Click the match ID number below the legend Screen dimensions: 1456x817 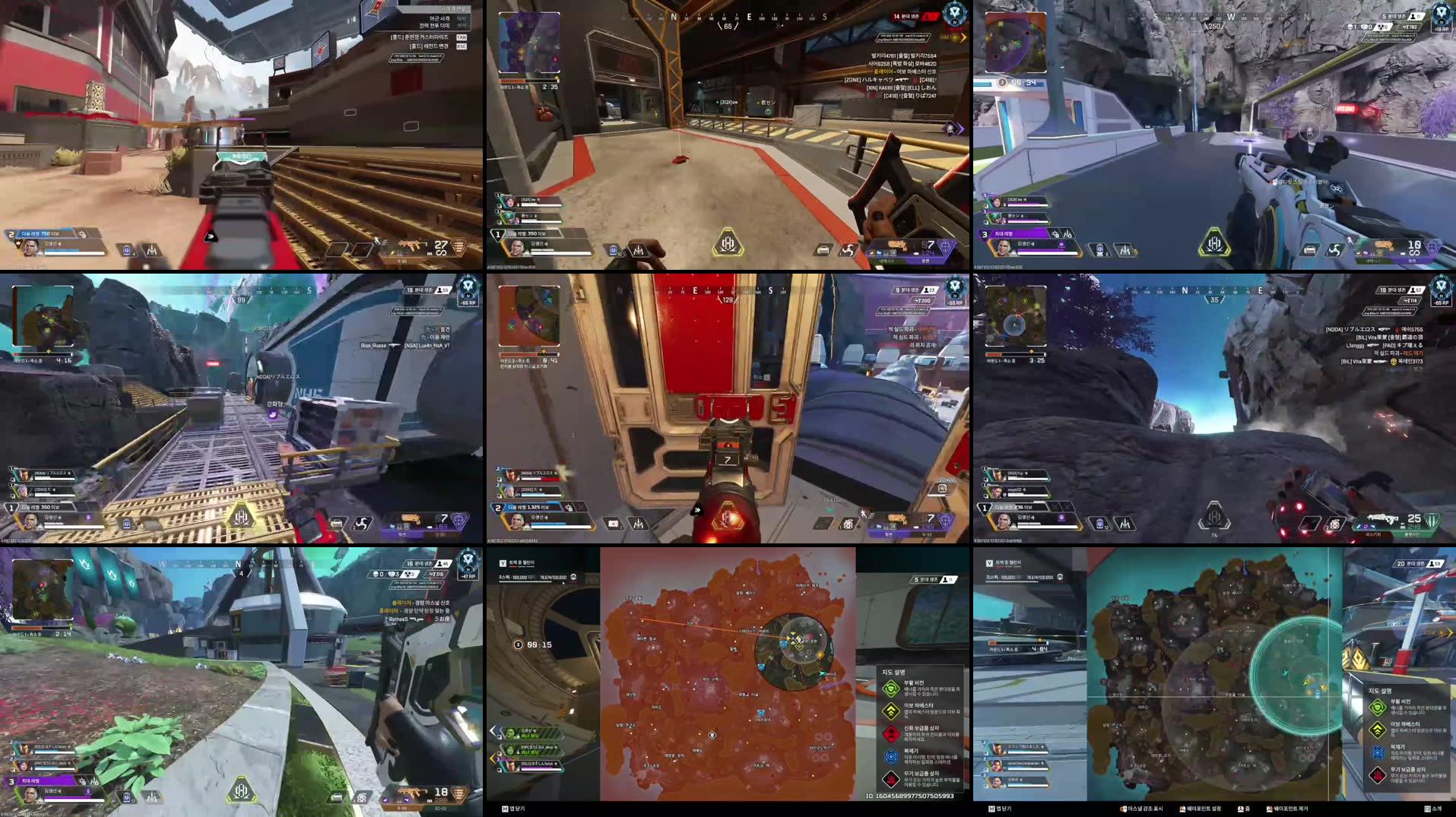pos(910,796)
